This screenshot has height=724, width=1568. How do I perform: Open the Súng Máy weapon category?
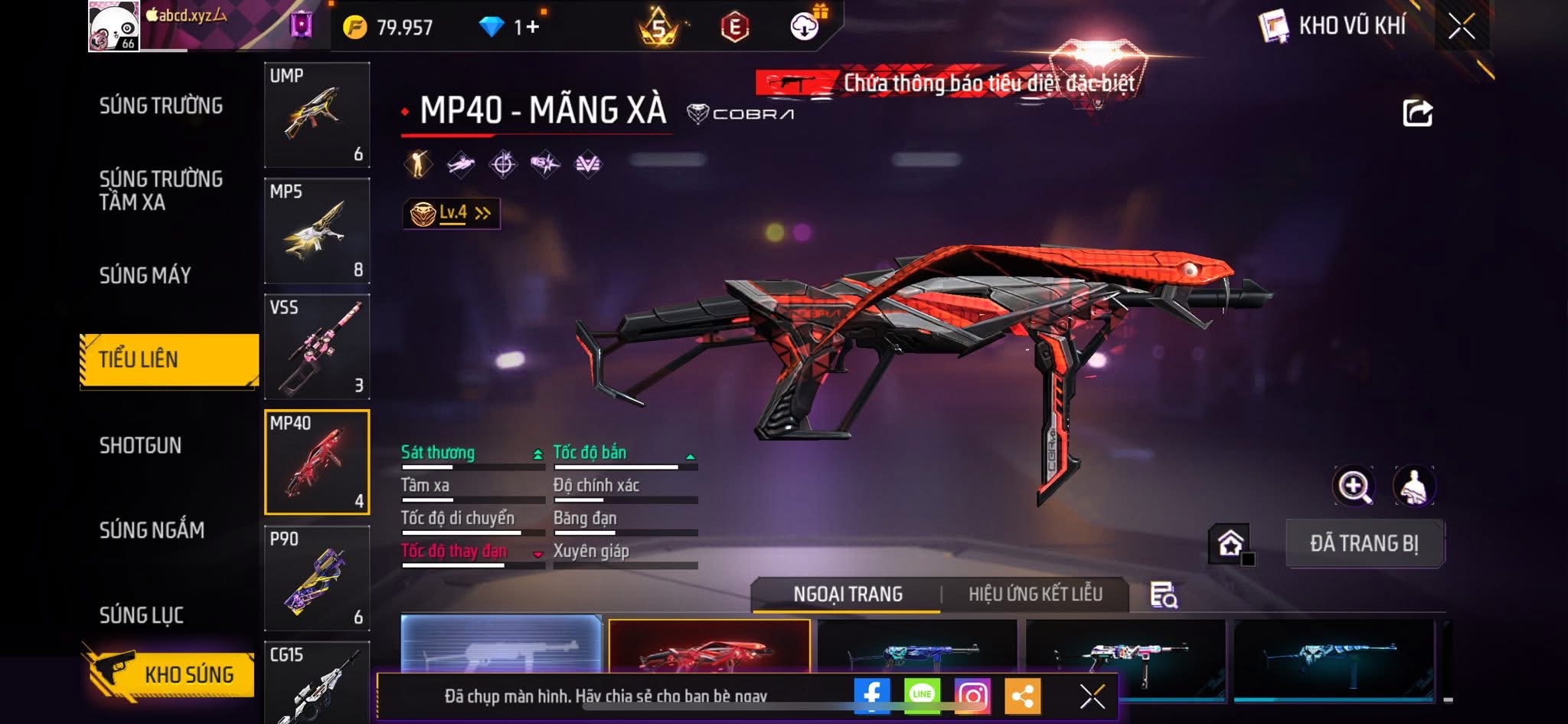pyautogui.click(x=145, y=275)
